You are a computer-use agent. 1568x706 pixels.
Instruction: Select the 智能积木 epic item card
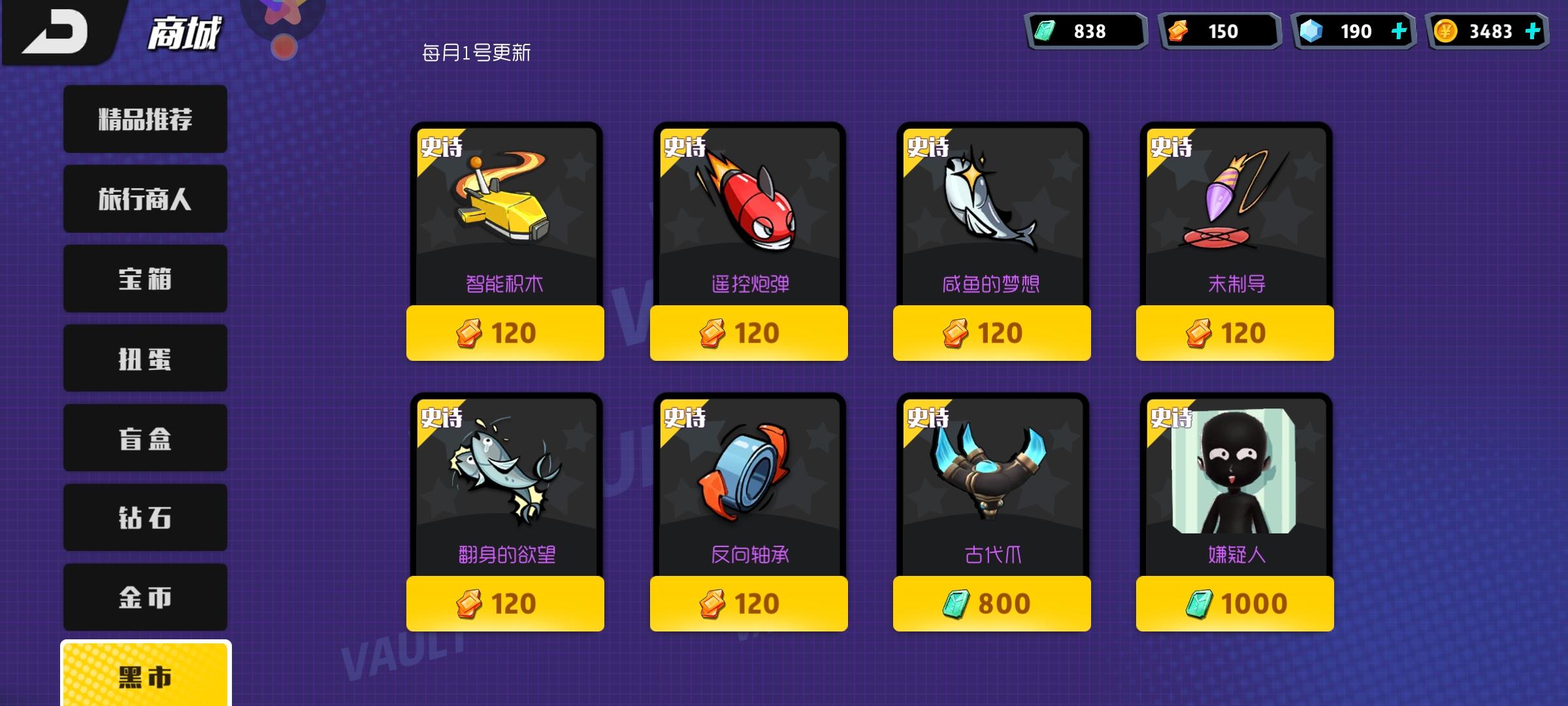pyautogui.click(x=504, y=216)
